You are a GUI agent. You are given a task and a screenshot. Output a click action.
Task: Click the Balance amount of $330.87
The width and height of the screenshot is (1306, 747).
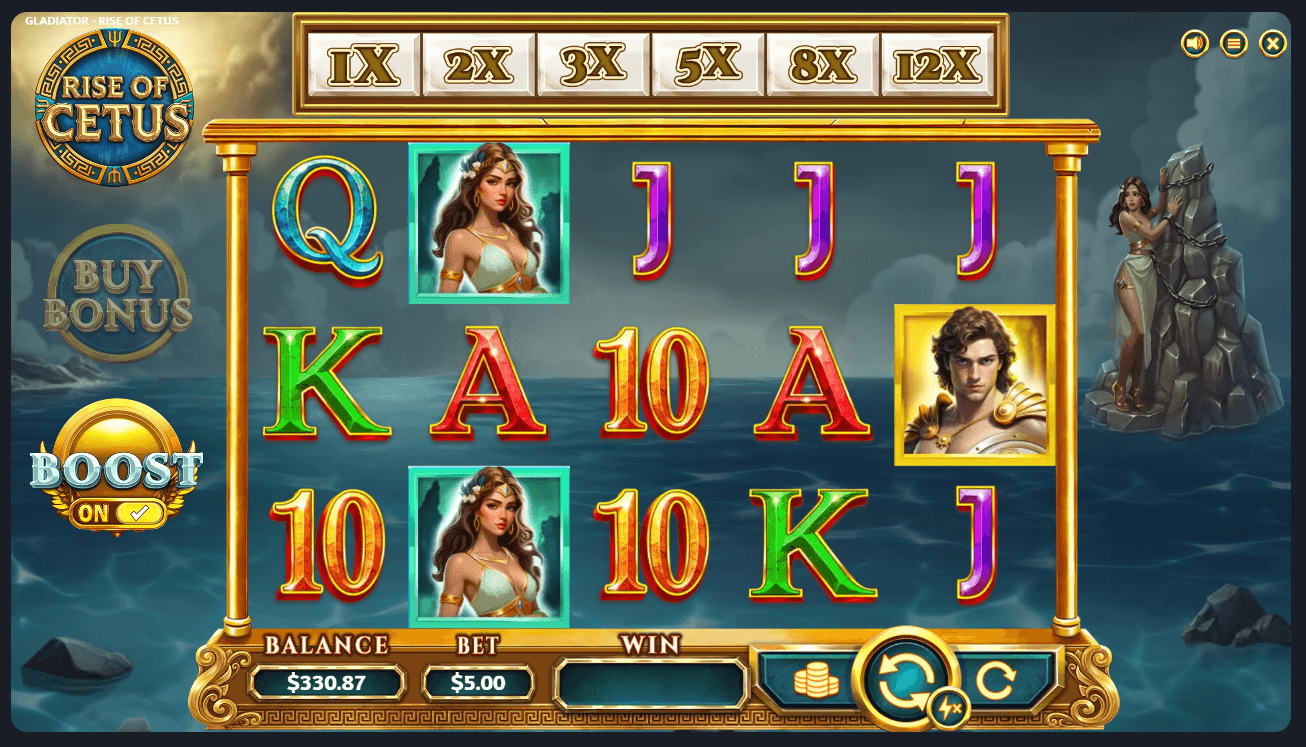[329, 683]
